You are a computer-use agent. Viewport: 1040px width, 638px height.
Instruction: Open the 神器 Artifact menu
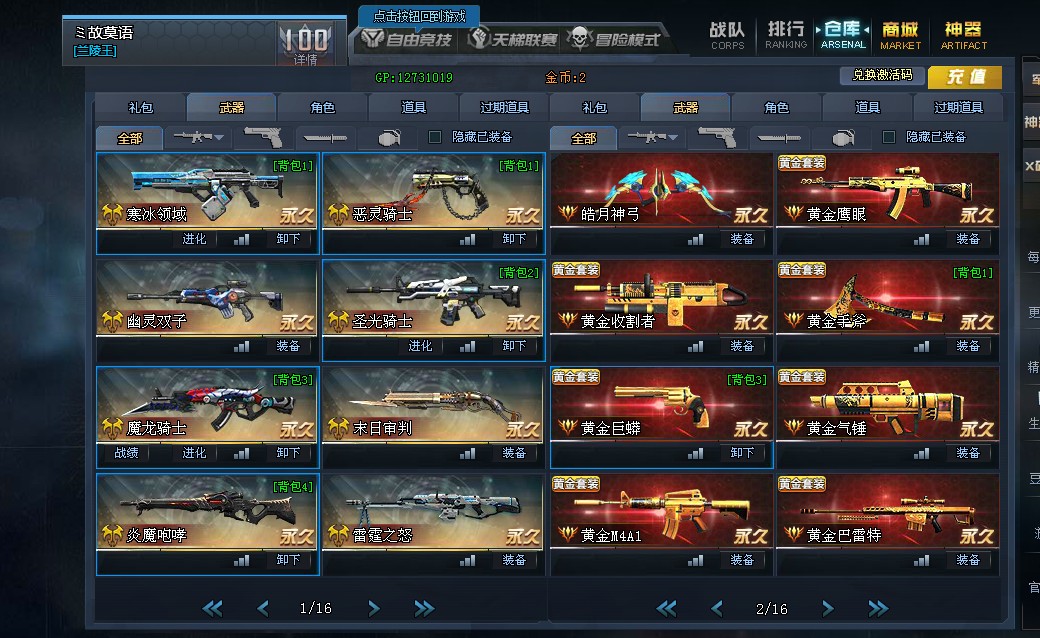click(x=963, y=35)
